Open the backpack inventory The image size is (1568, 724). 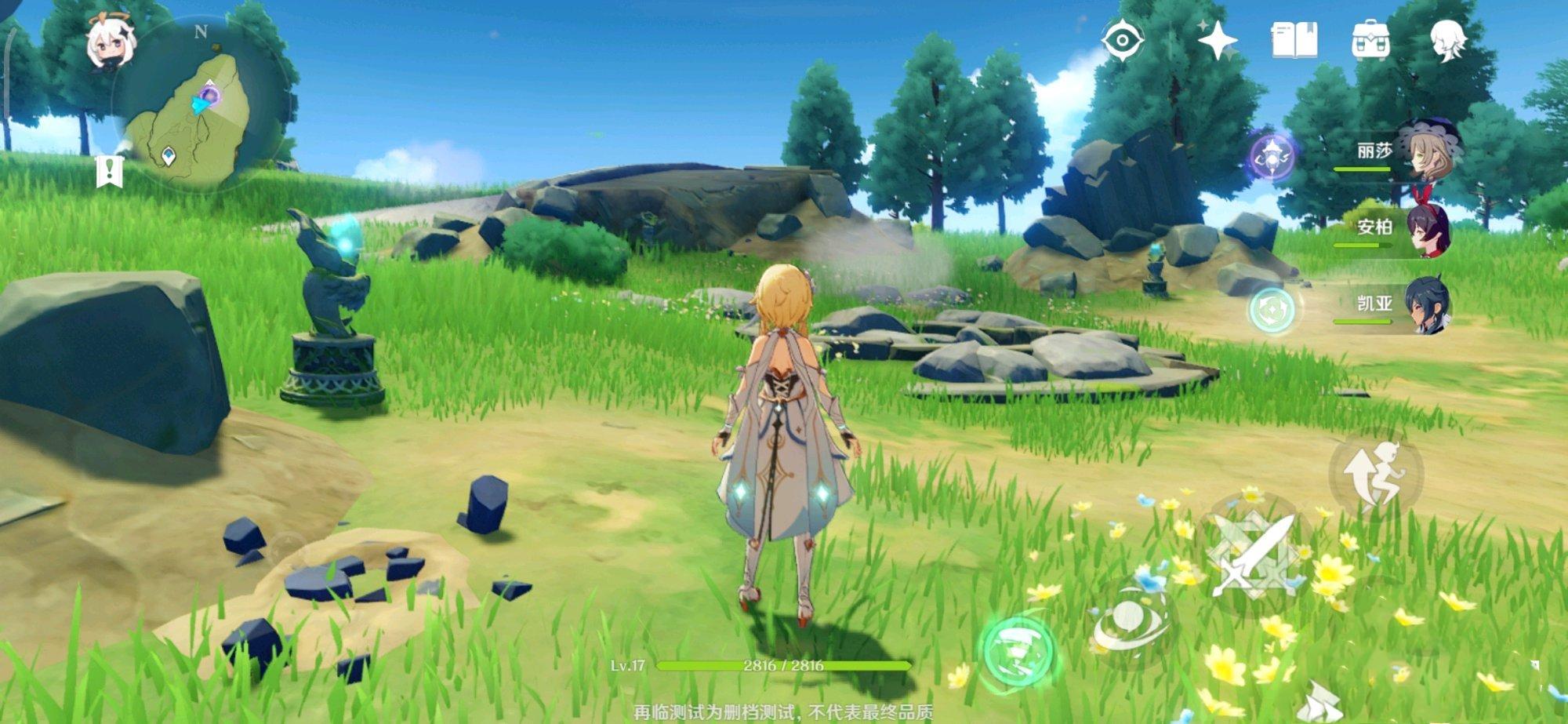[x=1371, y=40]
